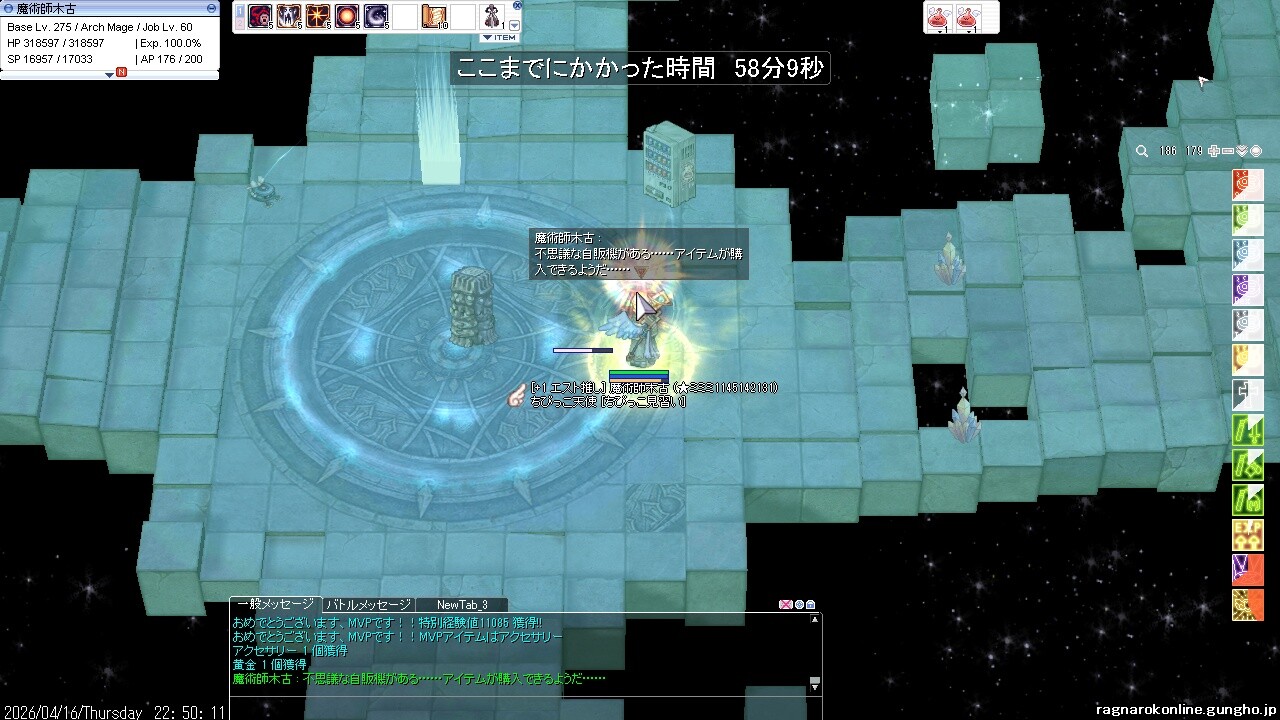Click the purple swirl buff icon
Image resolution: width=1280 pixels, height=720 pixels.
pos(1248,290)
